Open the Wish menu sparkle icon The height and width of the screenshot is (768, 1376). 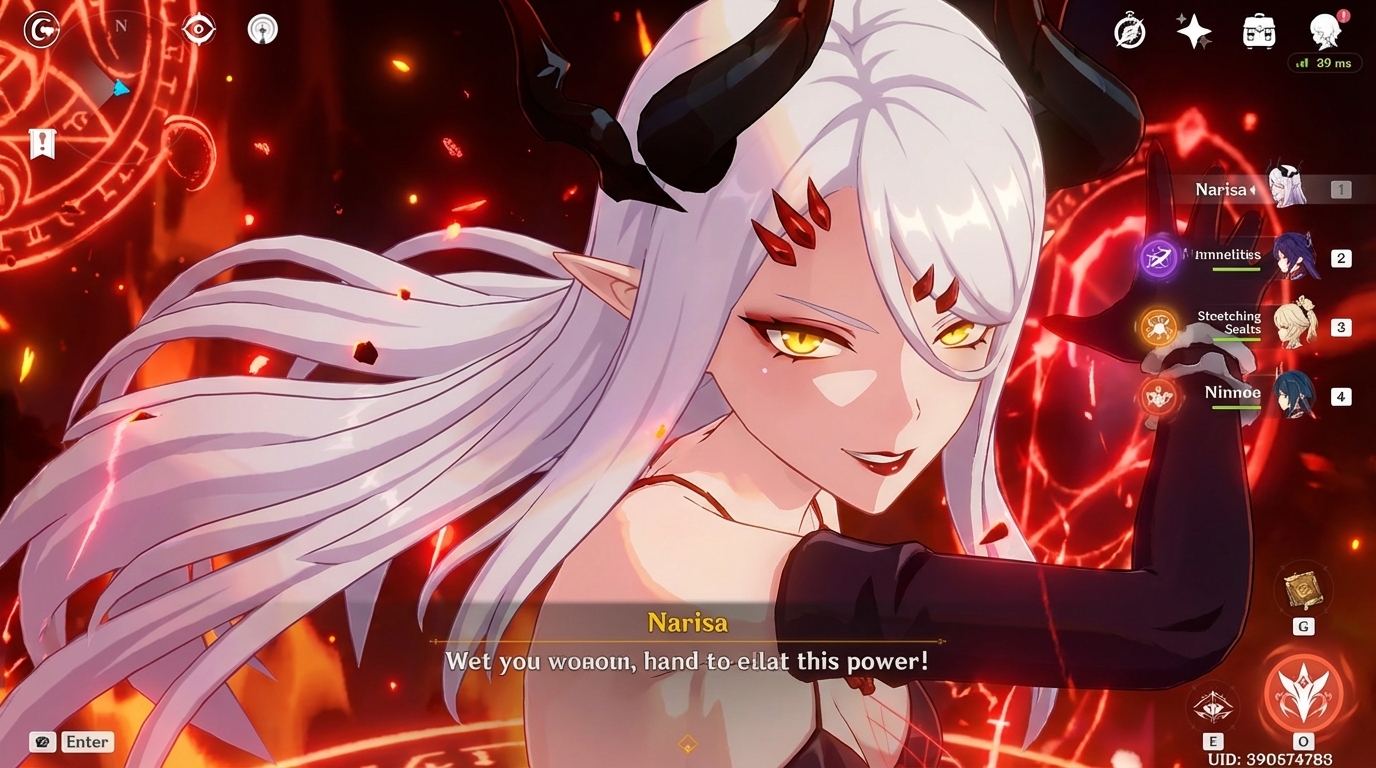pos(1194,31)
